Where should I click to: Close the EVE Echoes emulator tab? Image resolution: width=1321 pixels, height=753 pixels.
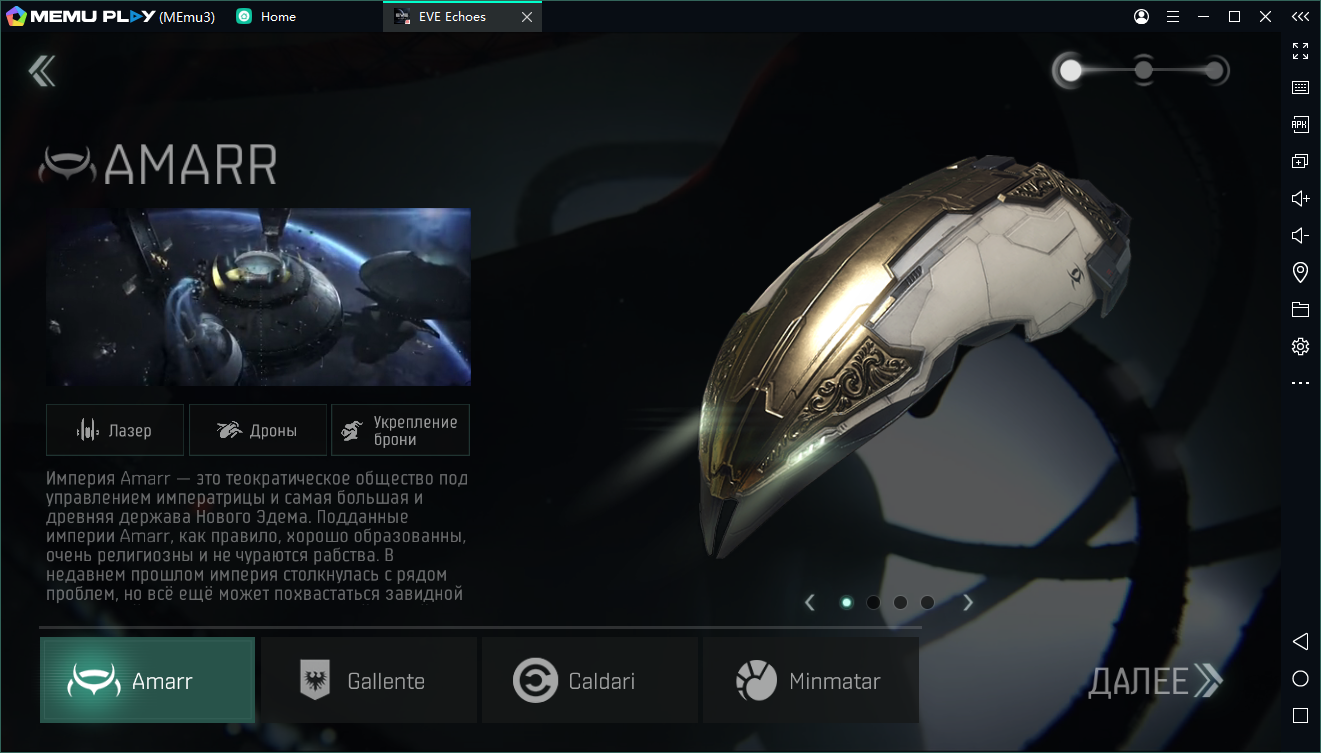(x=527, y=17)
